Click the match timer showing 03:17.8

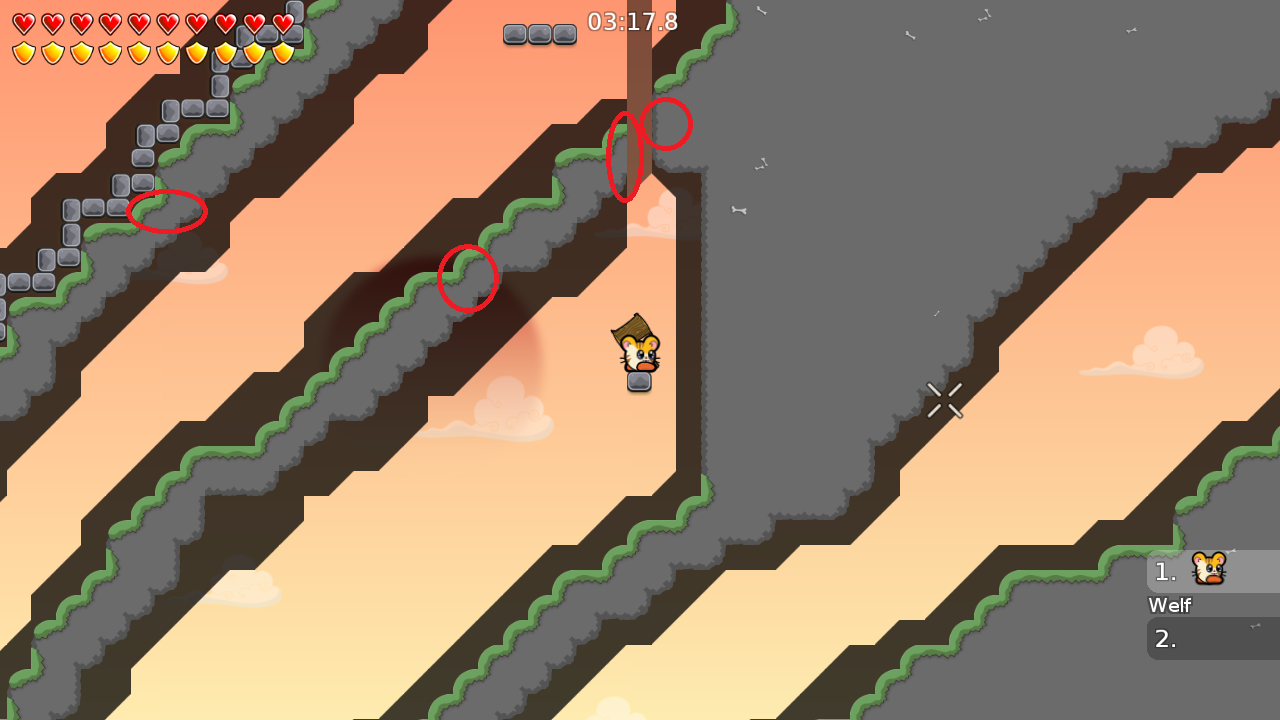[634, 21]
